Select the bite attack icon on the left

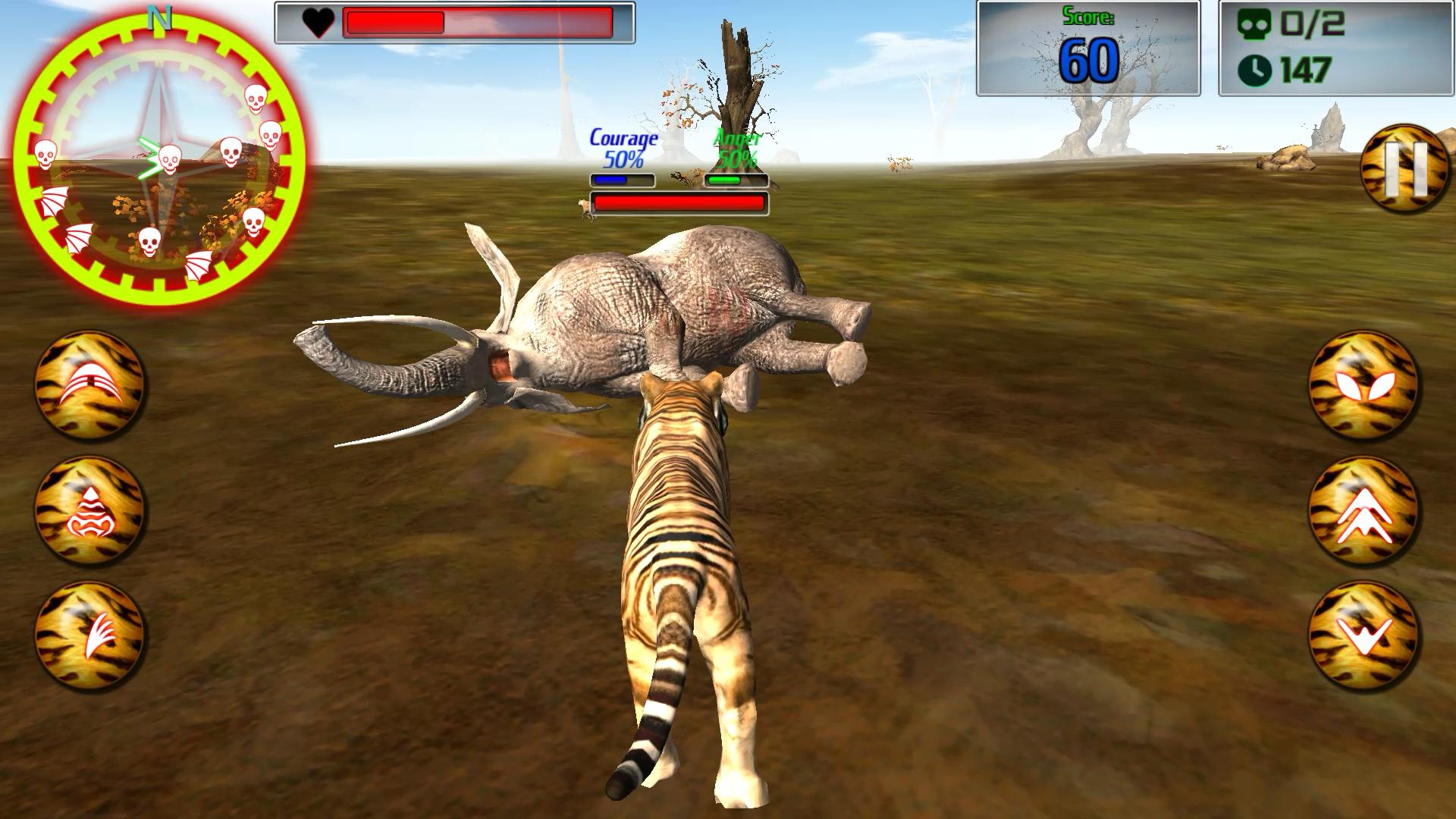91,387
